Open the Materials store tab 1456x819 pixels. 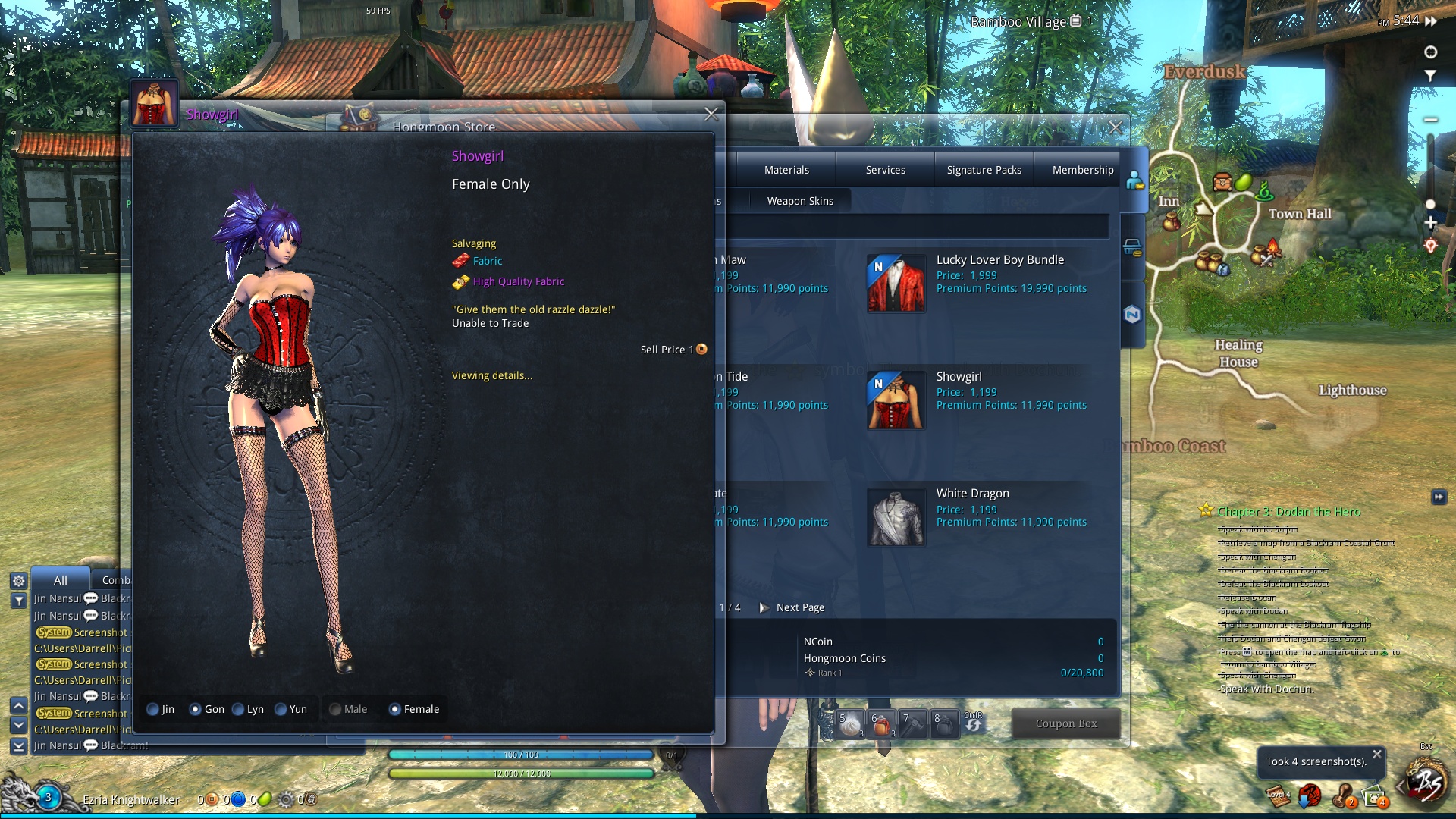pyautogui.click(x=786, y=170)
